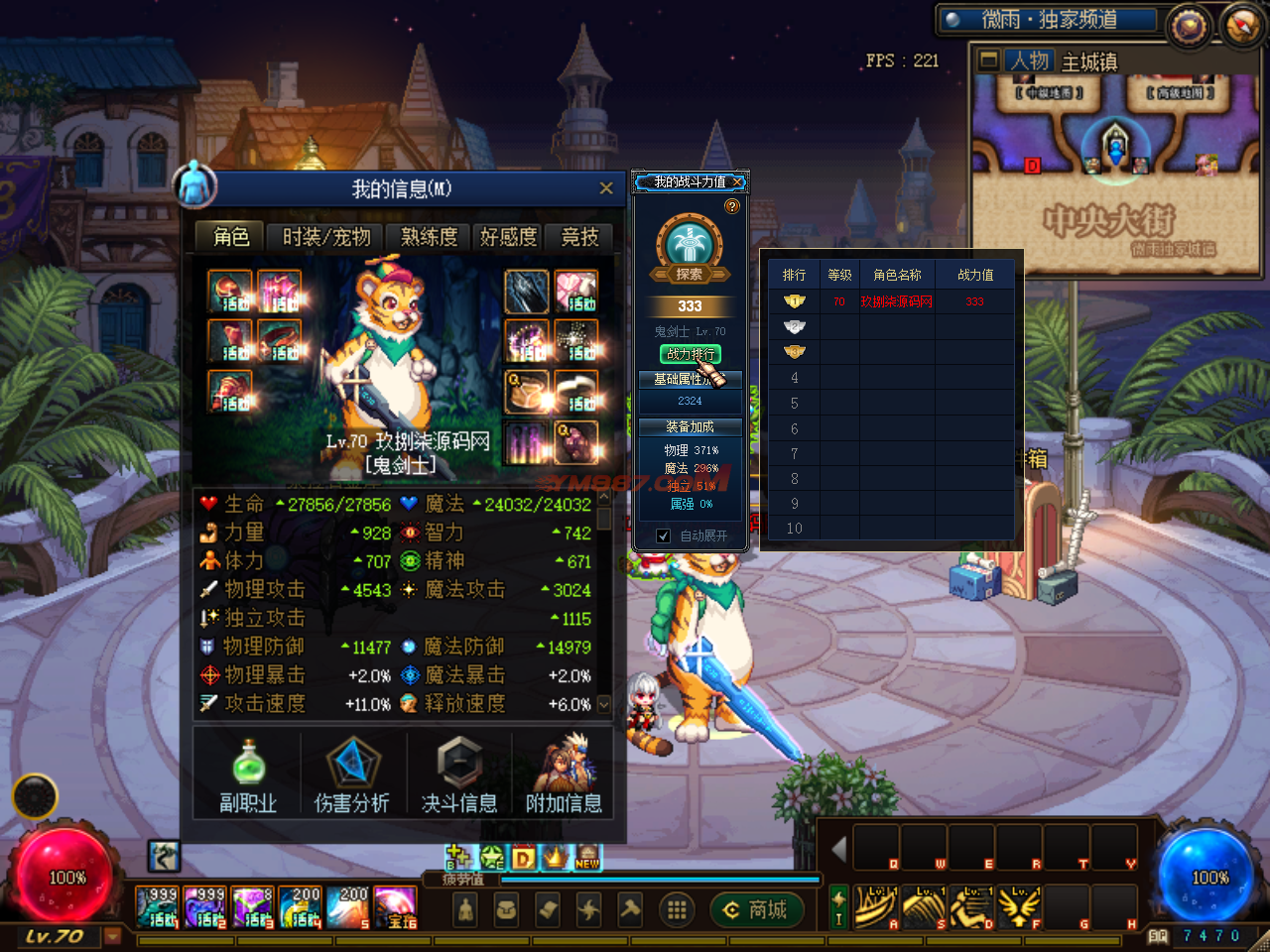Toggle the 自动展开 checkbox

[x=663, y=535]
